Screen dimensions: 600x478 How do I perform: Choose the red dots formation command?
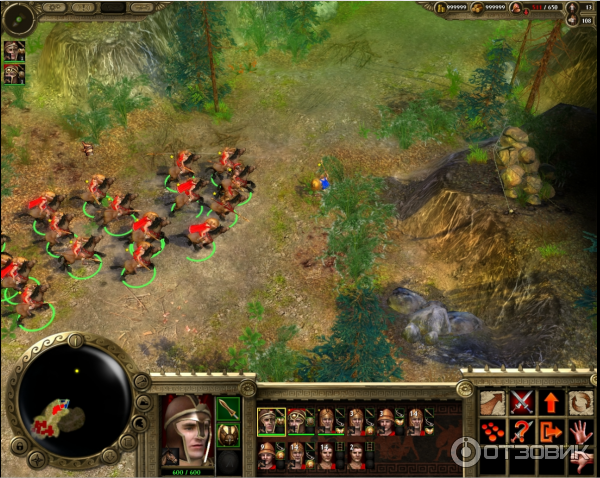point(493,433)
